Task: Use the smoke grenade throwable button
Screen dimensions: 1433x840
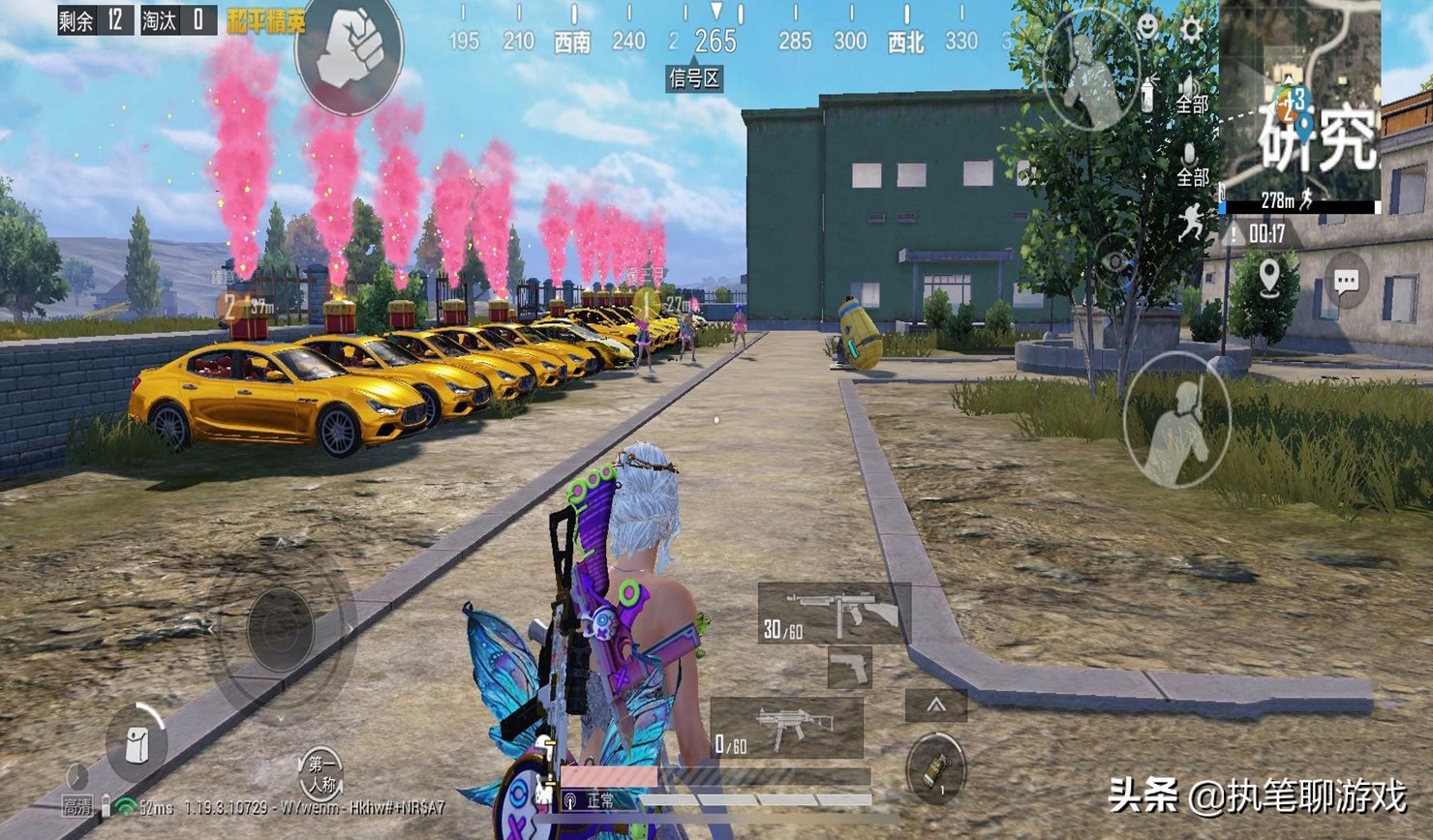Action: 935,769
